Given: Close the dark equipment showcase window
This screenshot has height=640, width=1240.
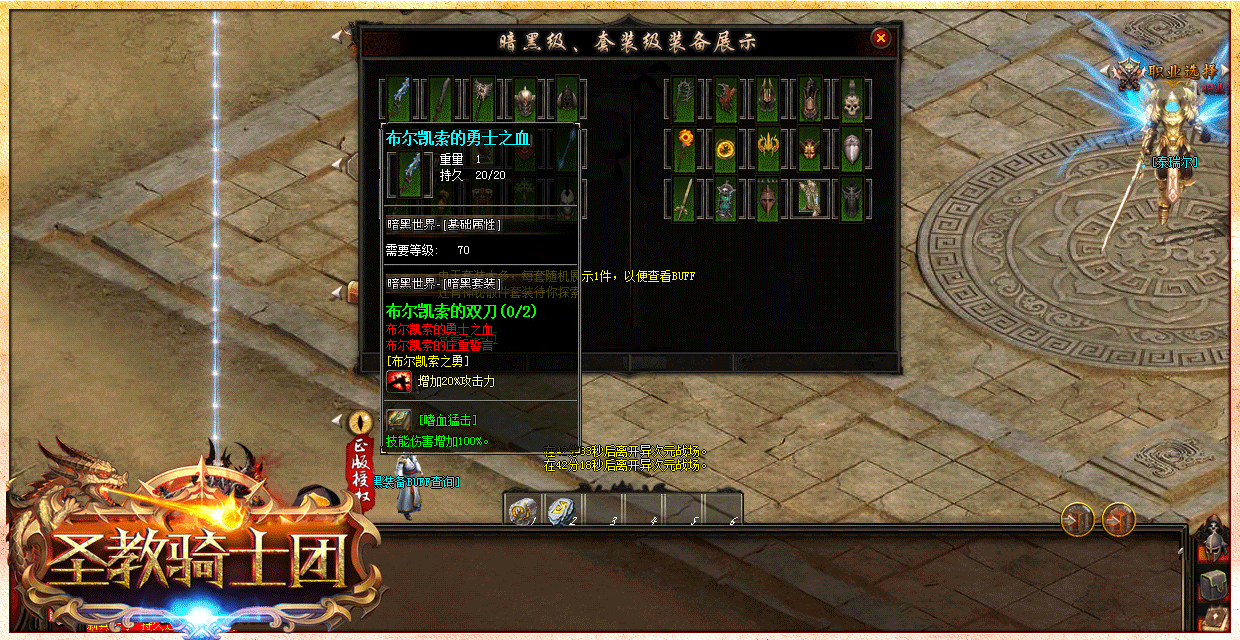Looking at the screenshot, I should tap(881, 38).
